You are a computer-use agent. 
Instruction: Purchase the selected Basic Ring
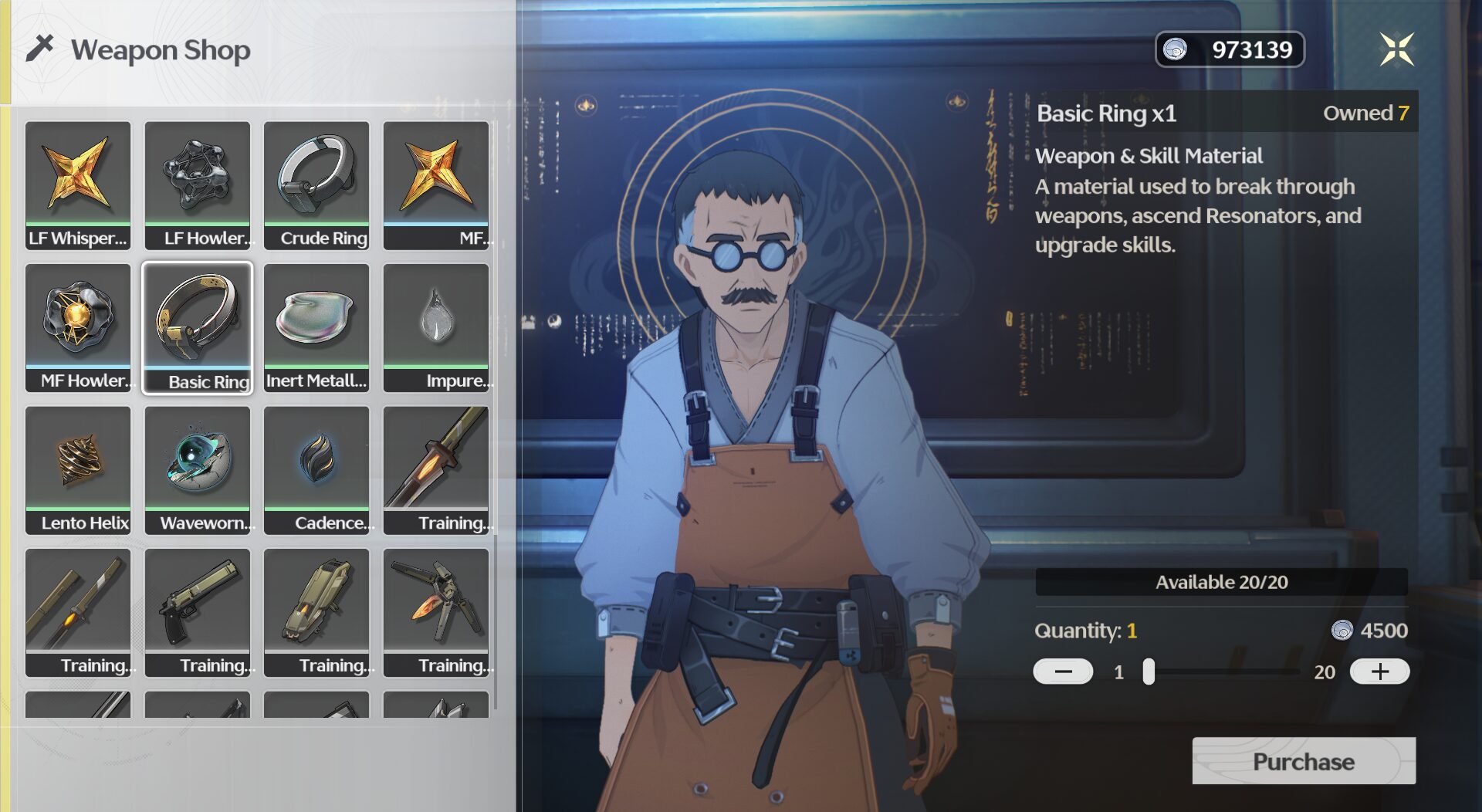[x=1303, y=761]
